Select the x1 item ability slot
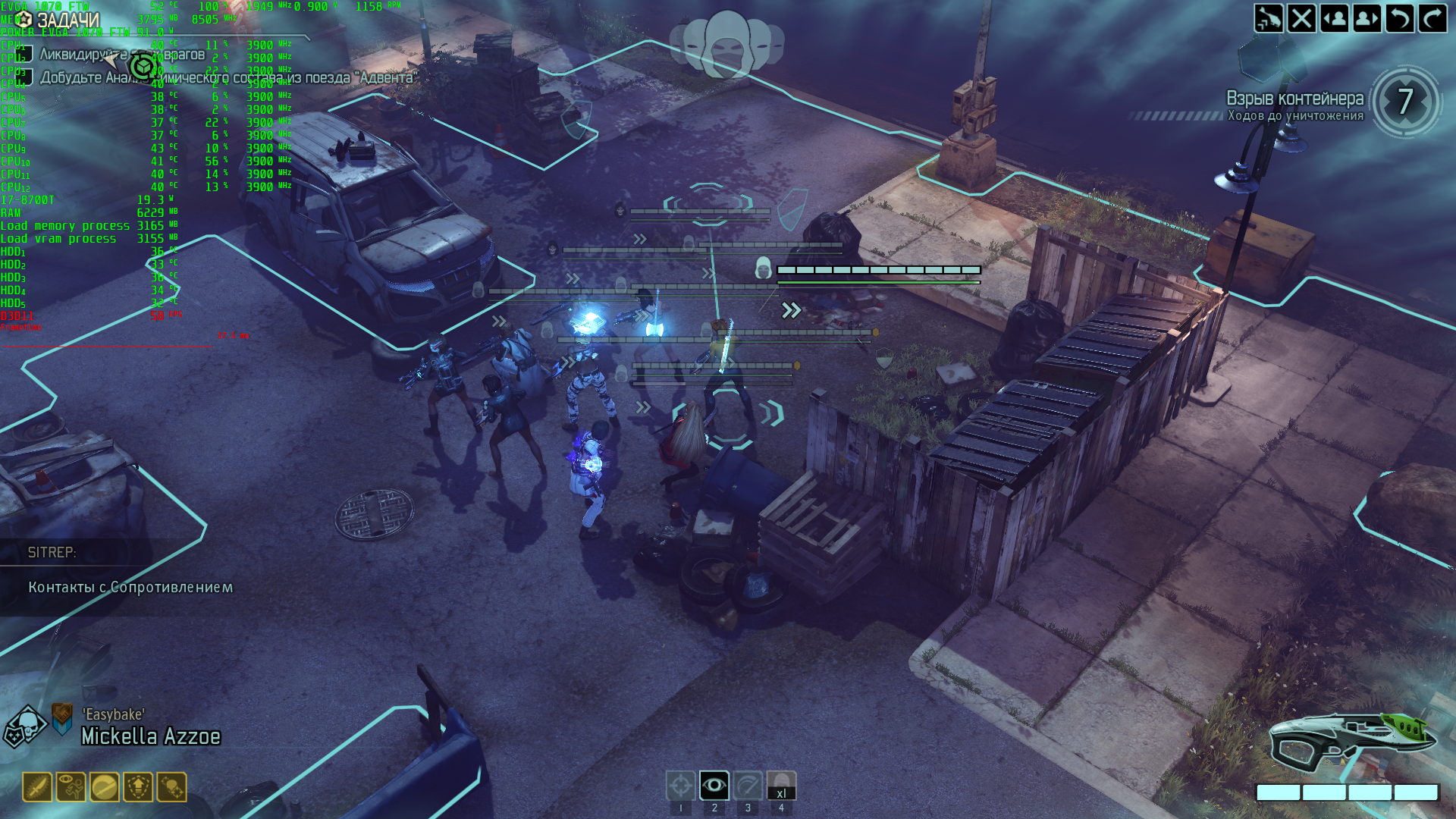This screenshot has width=1456, height=819. 781,786
